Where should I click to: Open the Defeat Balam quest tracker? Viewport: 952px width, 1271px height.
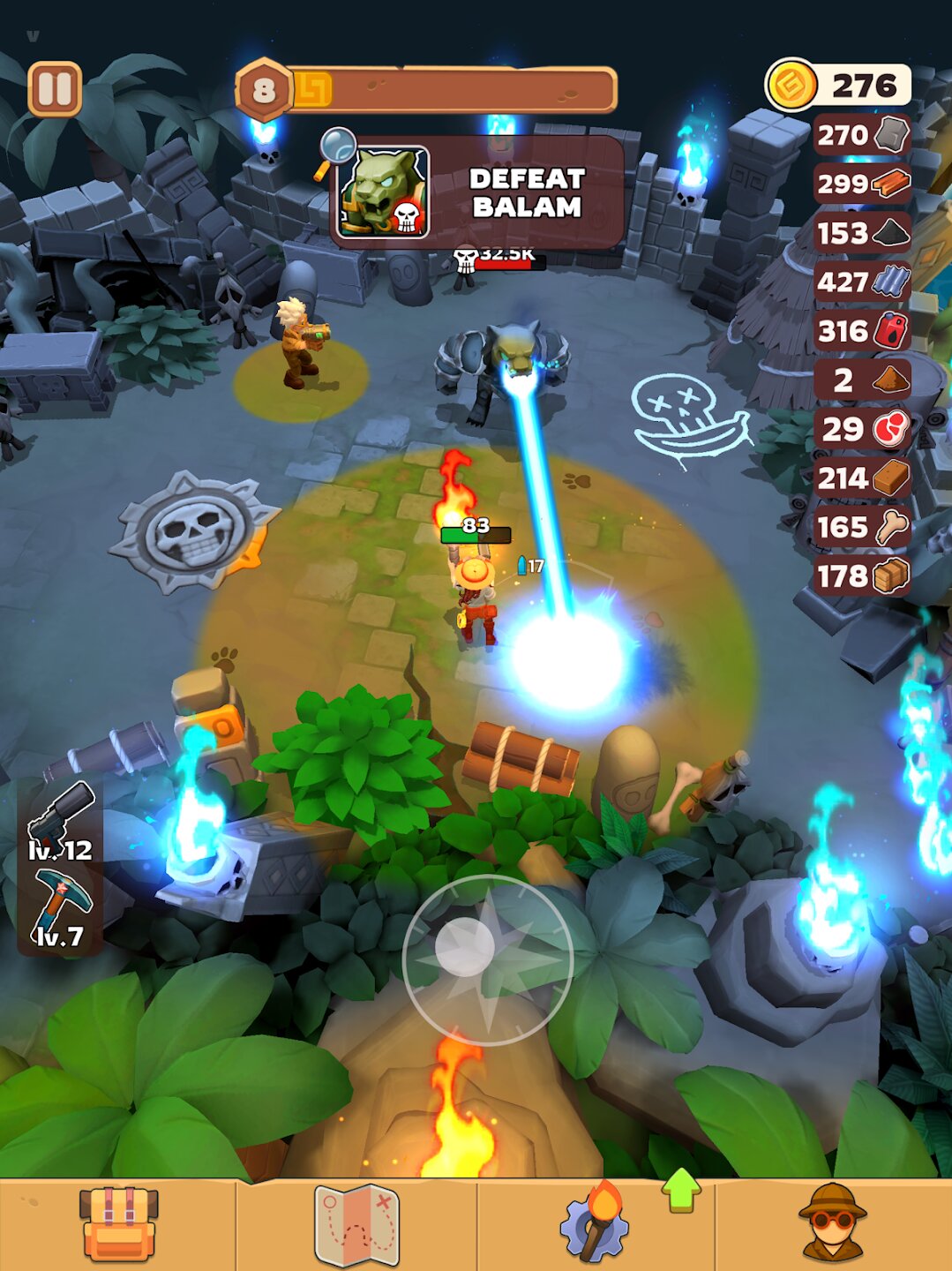[x=481, y=192]
